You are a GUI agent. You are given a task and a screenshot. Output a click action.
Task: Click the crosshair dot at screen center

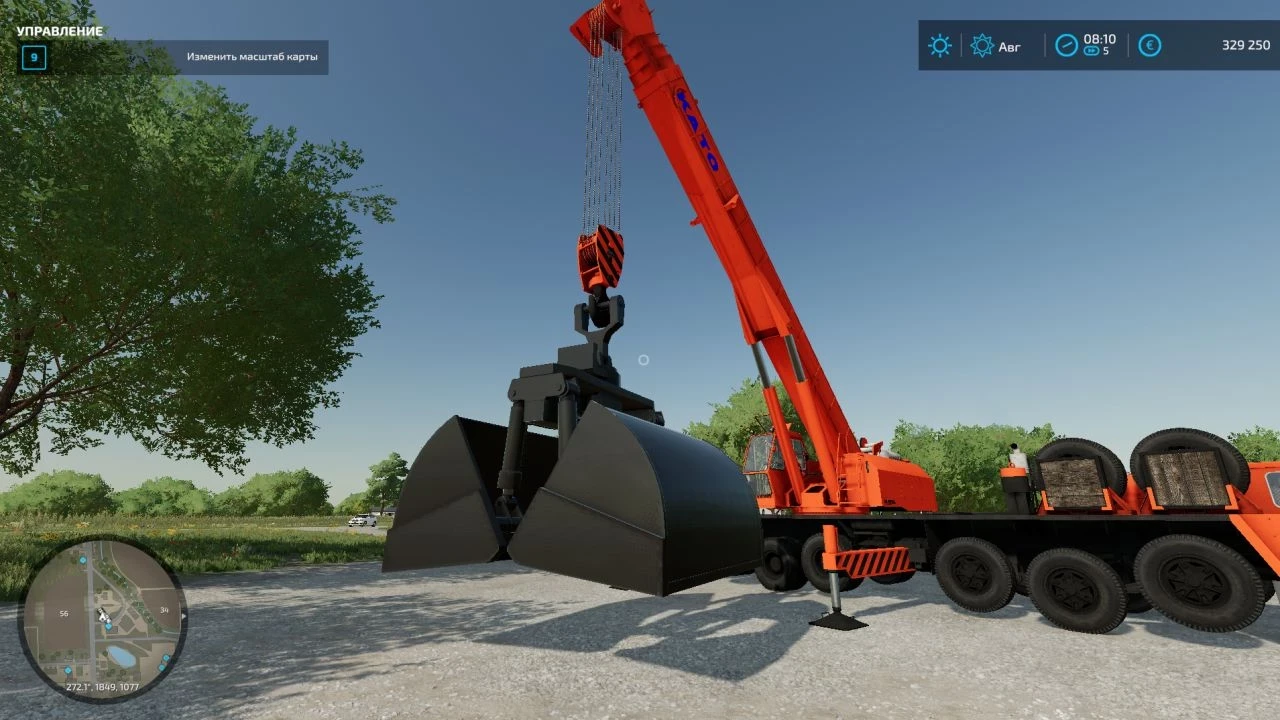(x=644, y=360)
